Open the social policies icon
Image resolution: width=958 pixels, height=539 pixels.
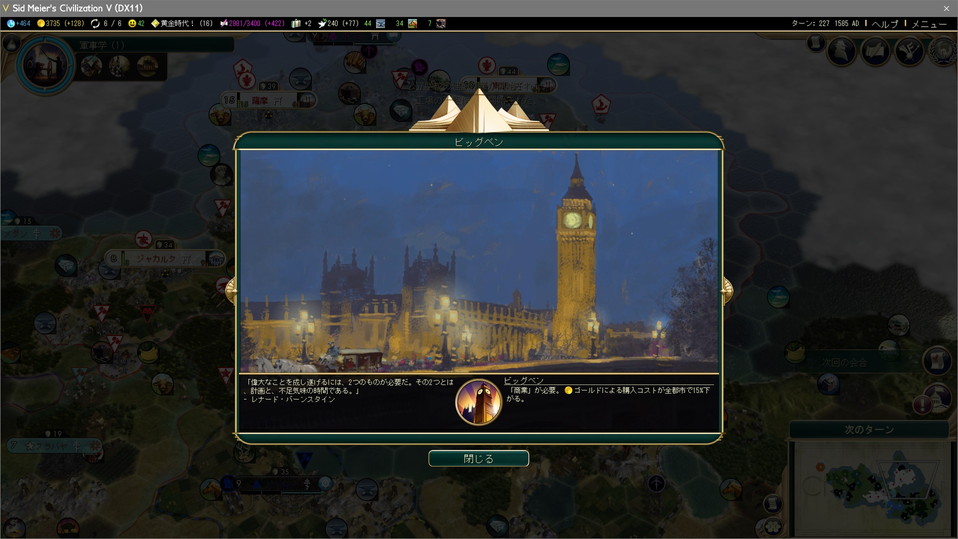click(876, 51)
